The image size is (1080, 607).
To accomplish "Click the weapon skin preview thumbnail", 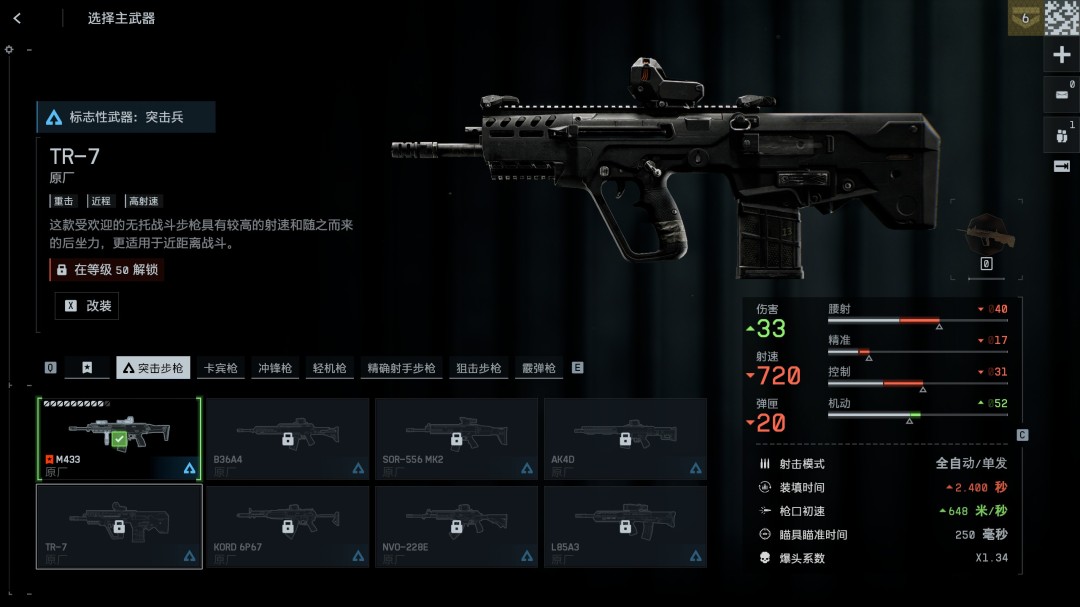I will (985, 236).
